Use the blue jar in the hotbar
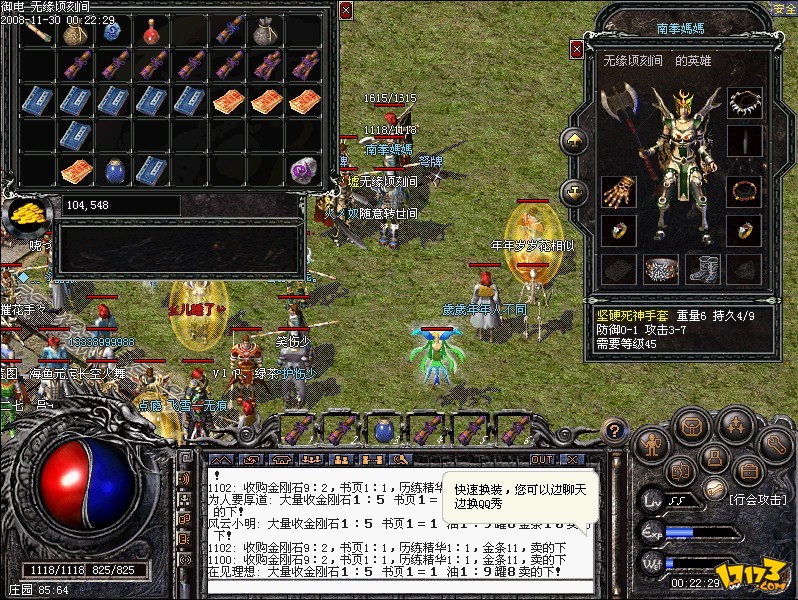Screen dimensions: 798x600 click(383, 431)
